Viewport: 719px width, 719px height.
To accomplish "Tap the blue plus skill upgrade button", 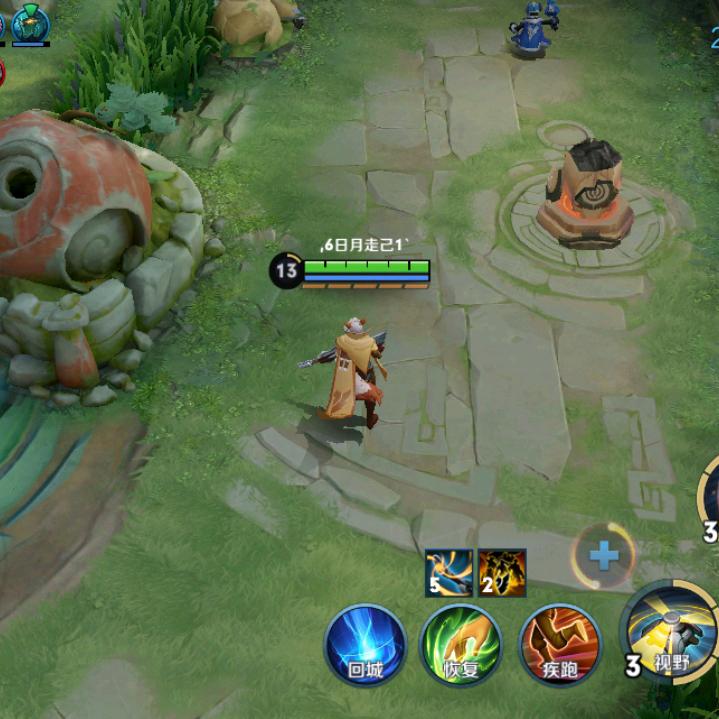I will point(604,555).
